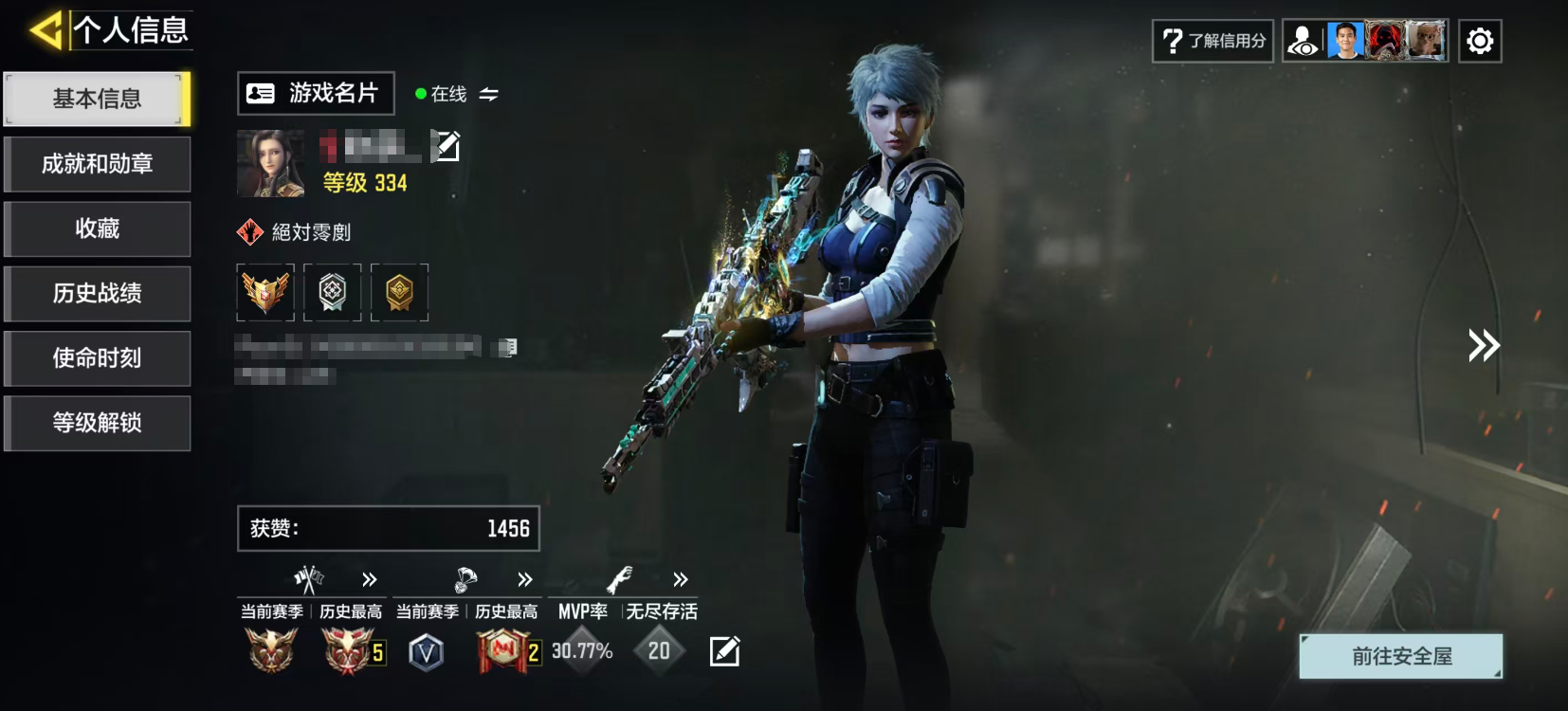Screen dimensions: 1568x711
Task: Expand the multiplayer rank details arrow
Action: point(370,579)
